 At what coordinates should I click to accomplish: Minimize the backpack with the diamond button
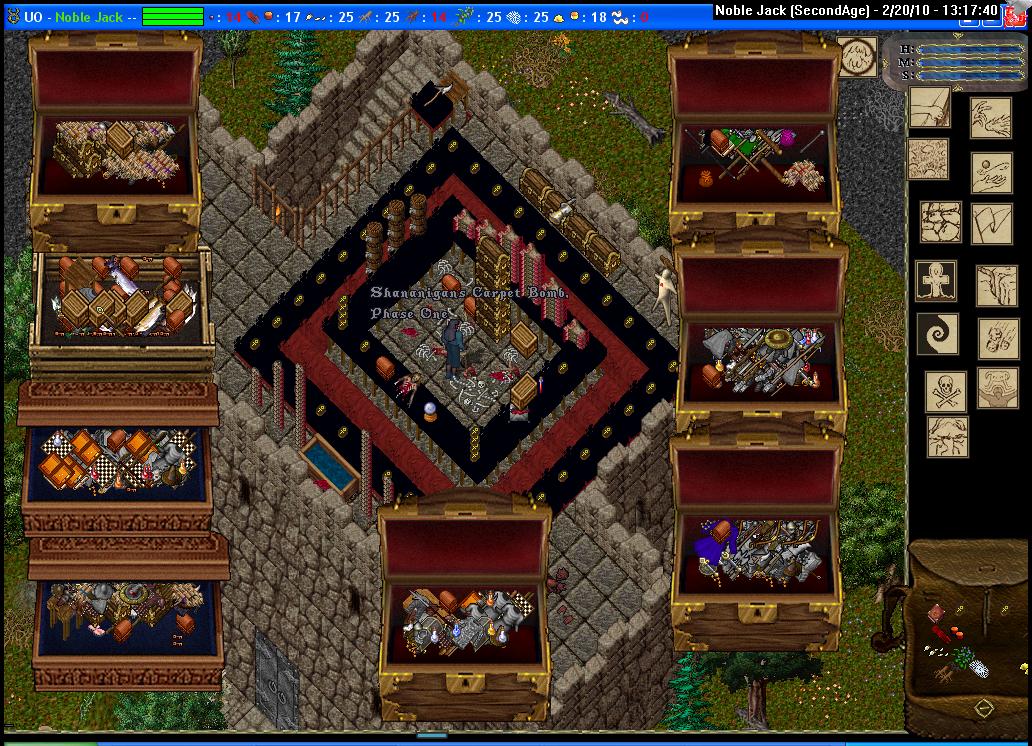click(x=983, y=707)
